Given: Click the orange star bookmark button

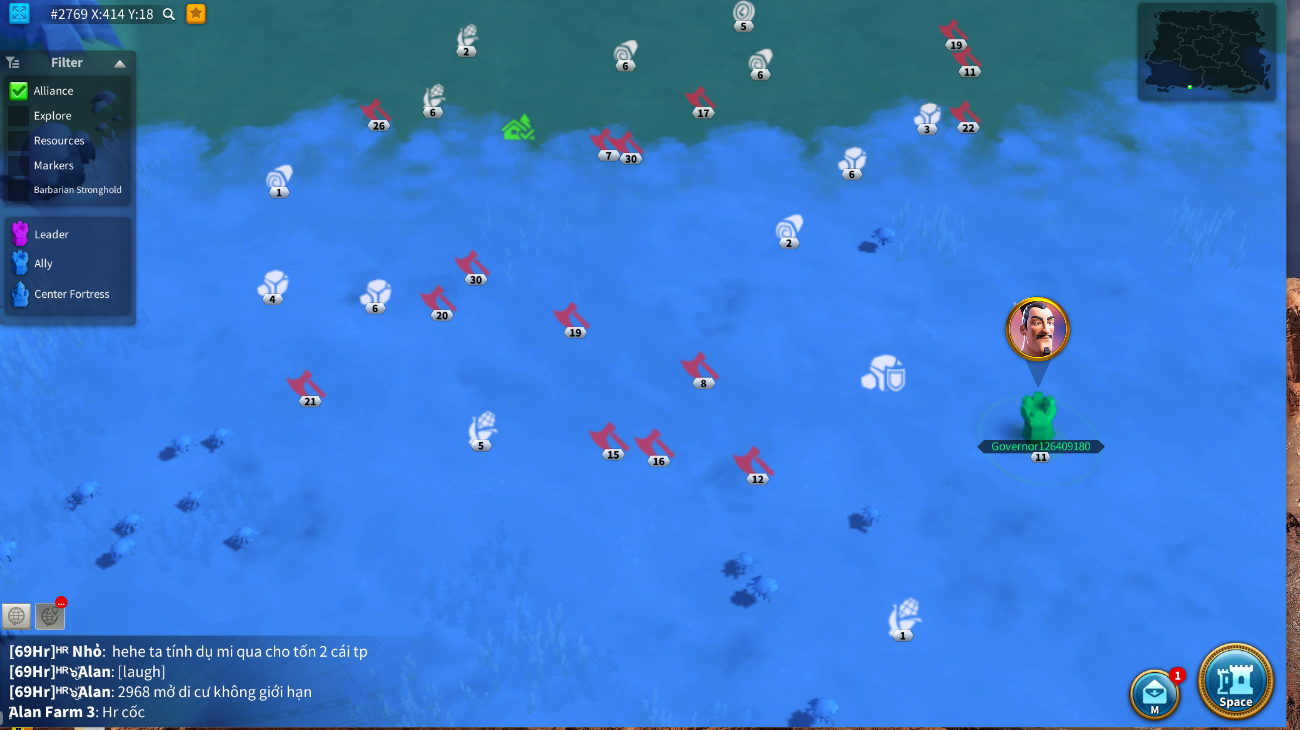Looking at the screenshot, I should tap(196, 13).
